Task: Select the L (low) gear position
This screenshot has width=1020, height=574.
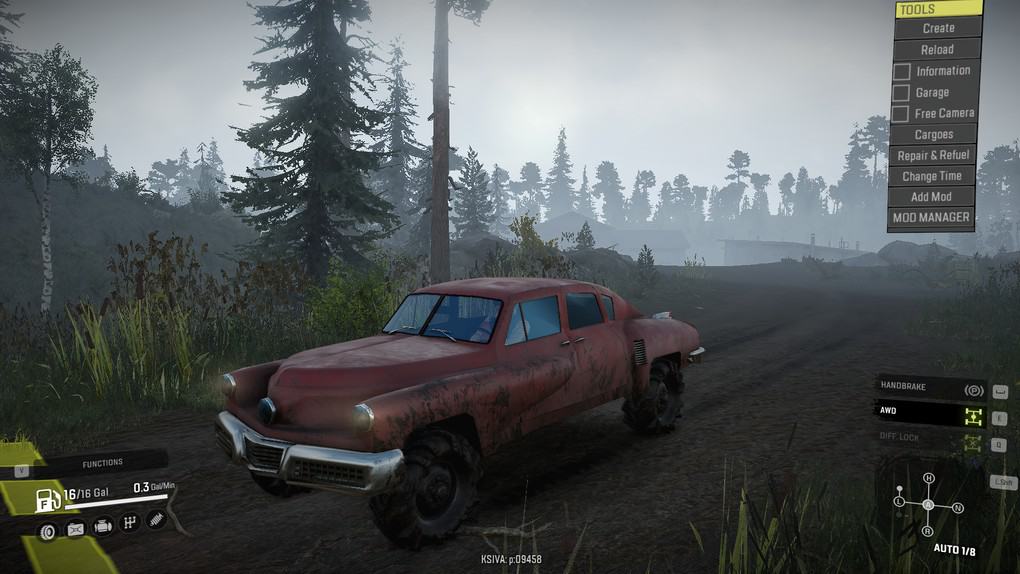Action: (899, 500)
